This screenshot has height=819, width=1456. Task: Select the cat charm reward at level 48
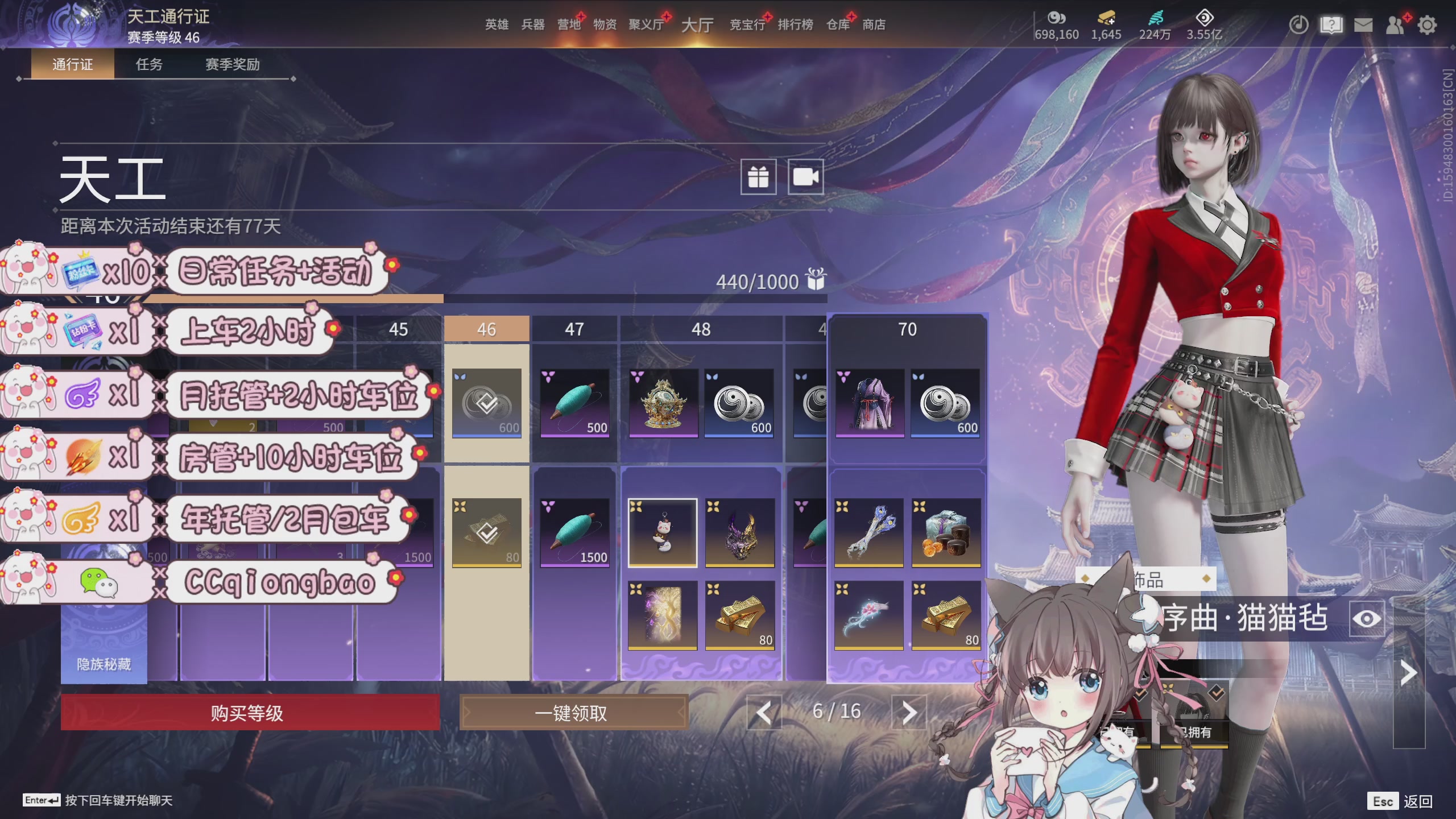663,532
